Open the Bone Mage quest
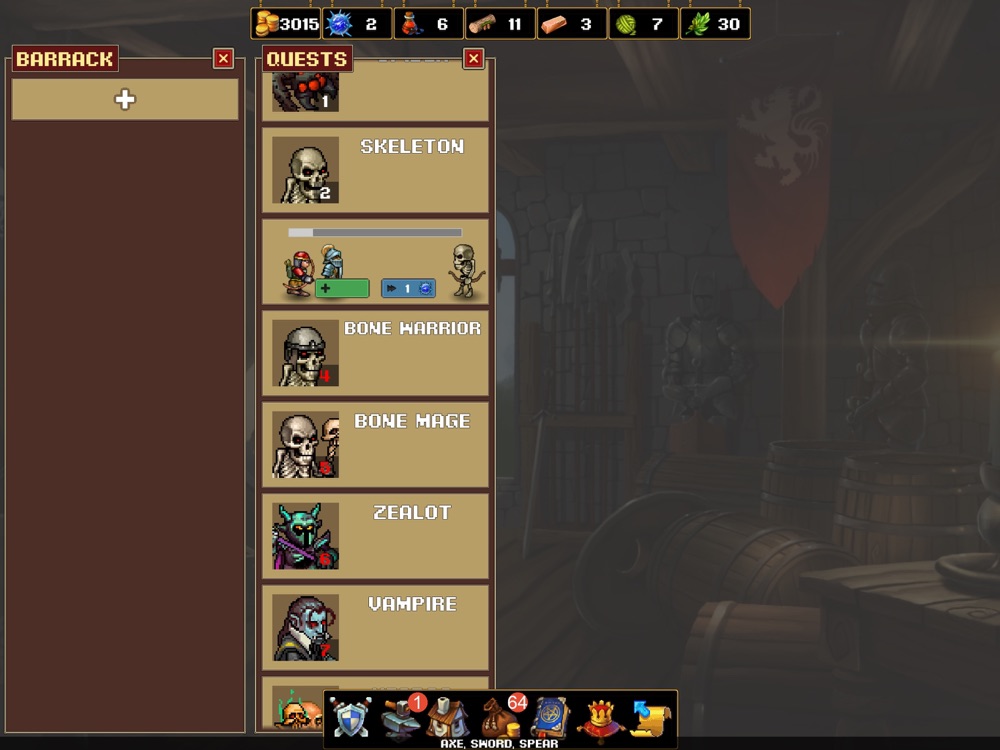 tap(375, 445)
